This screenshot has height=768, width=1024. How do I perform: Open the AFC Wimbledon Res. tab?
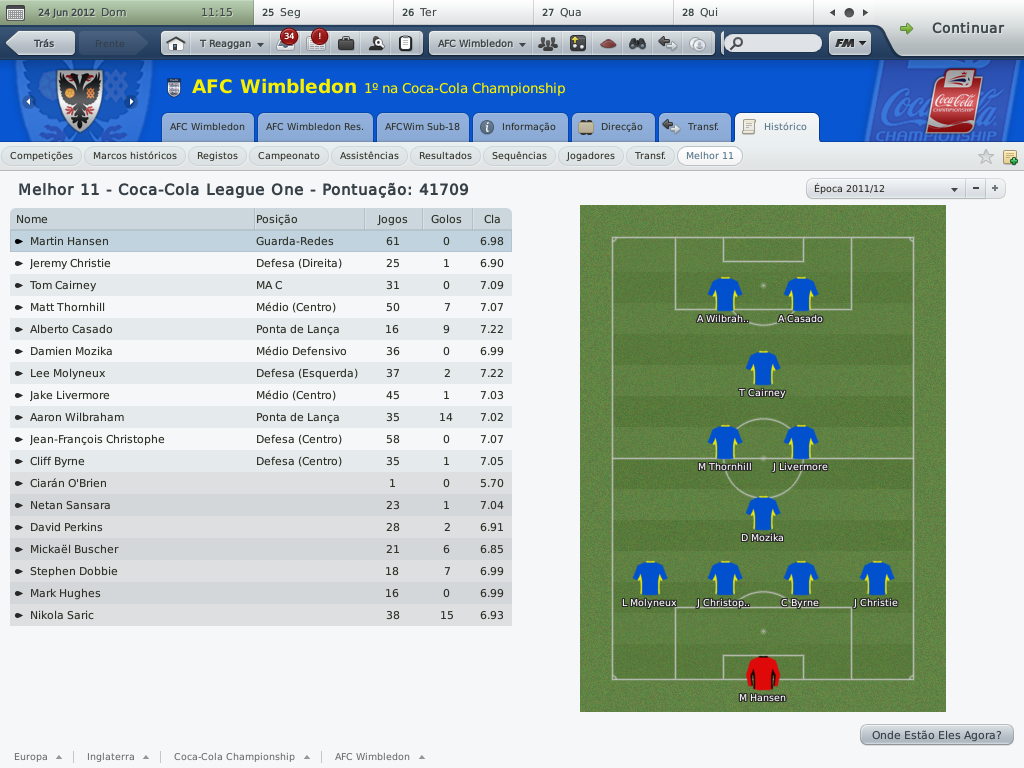314,127
